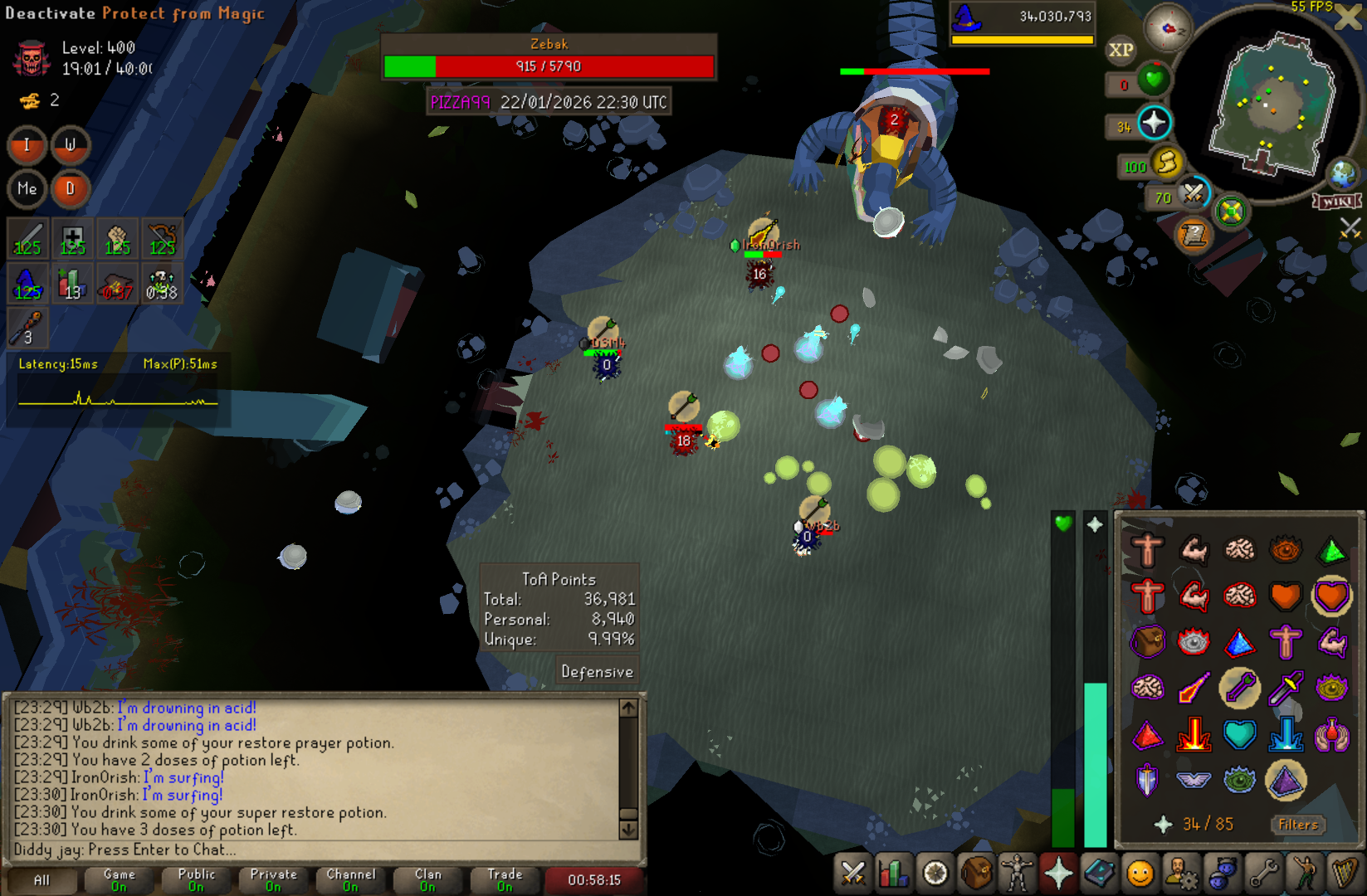
Task: Switch chat to the Game tab
Action: click(119, 879)
